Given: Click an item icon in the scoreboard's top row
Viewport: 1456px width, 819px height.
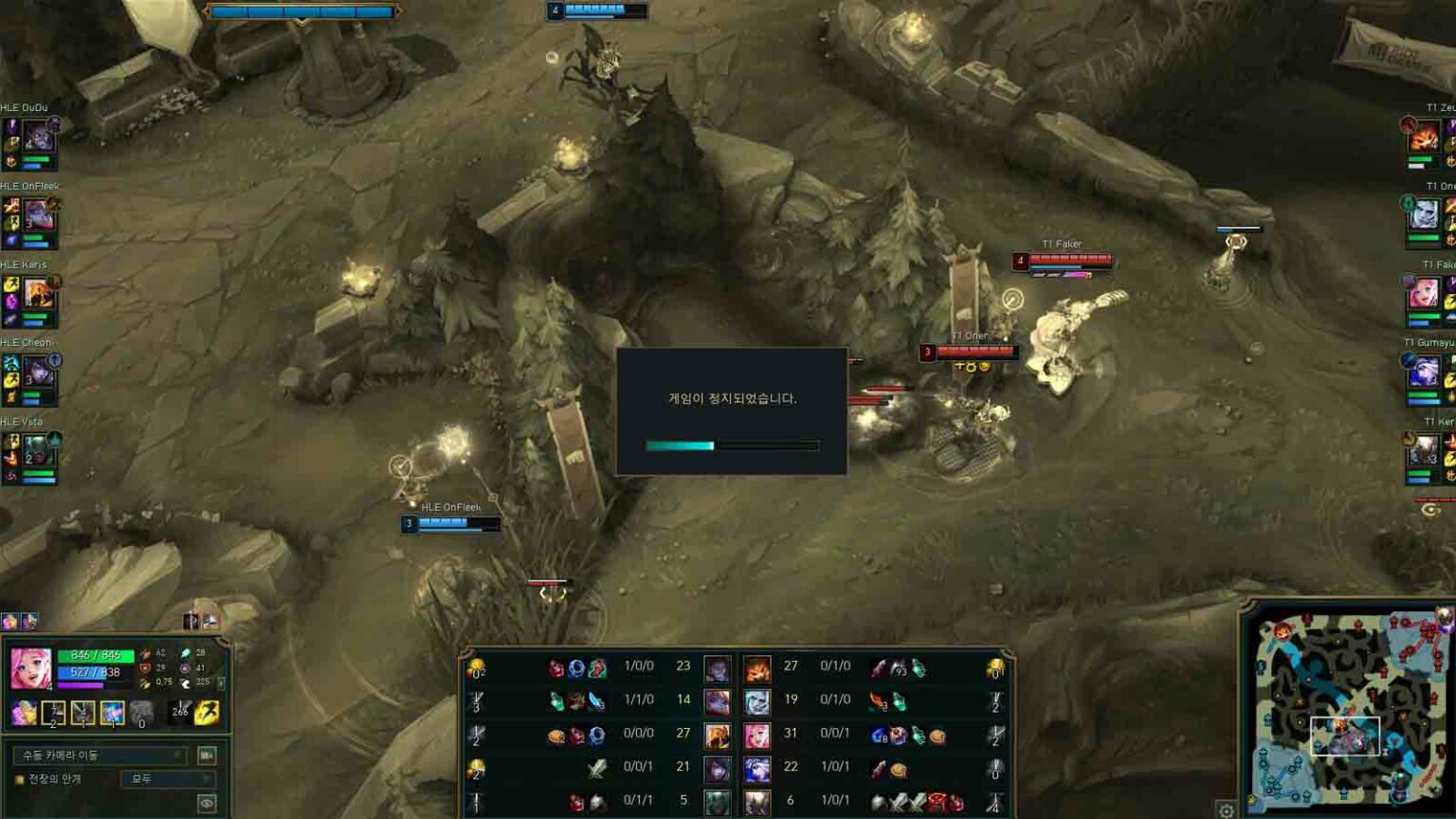Looking at the screenshot, I should [577, 667].
